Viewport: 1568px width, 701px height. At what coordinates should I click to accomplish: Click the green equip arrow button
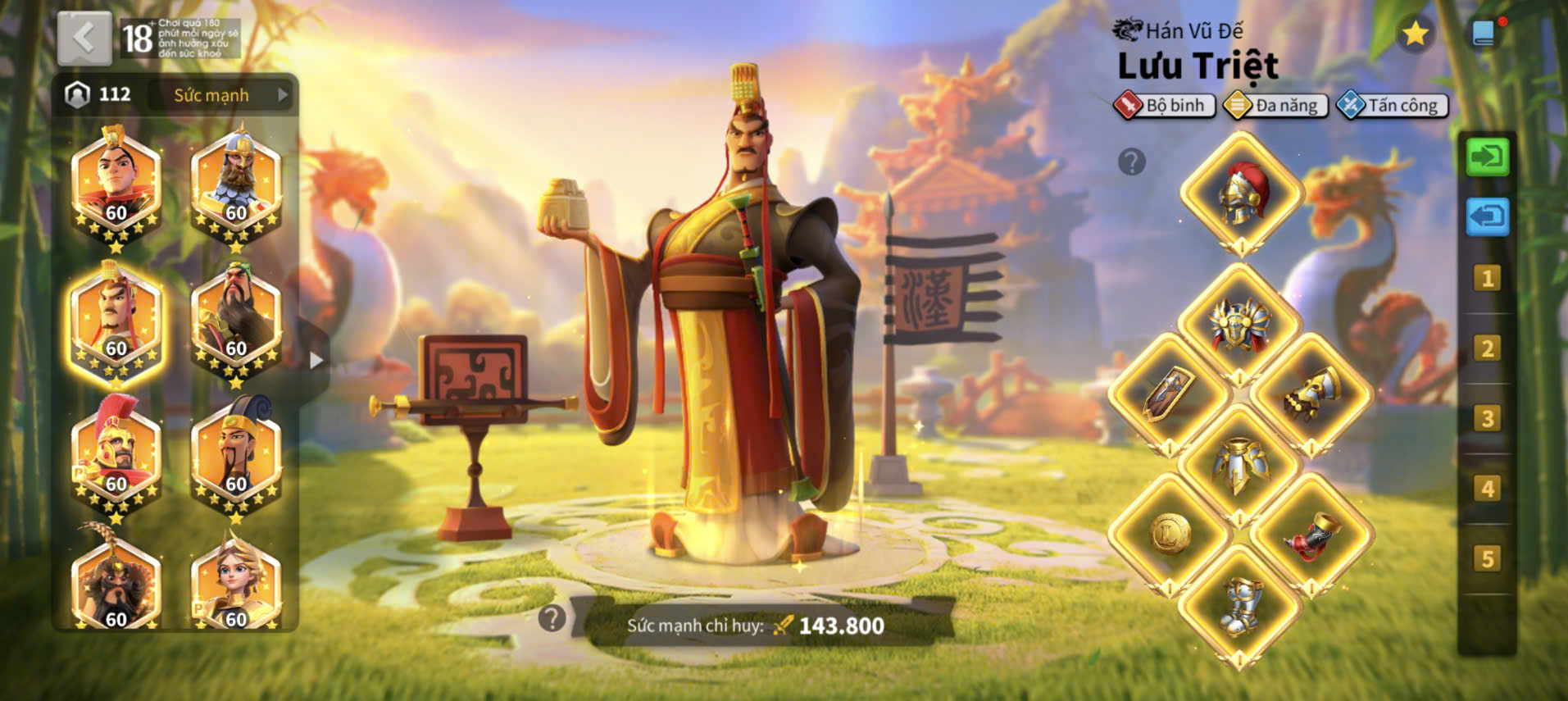(x=1487, y=156)
